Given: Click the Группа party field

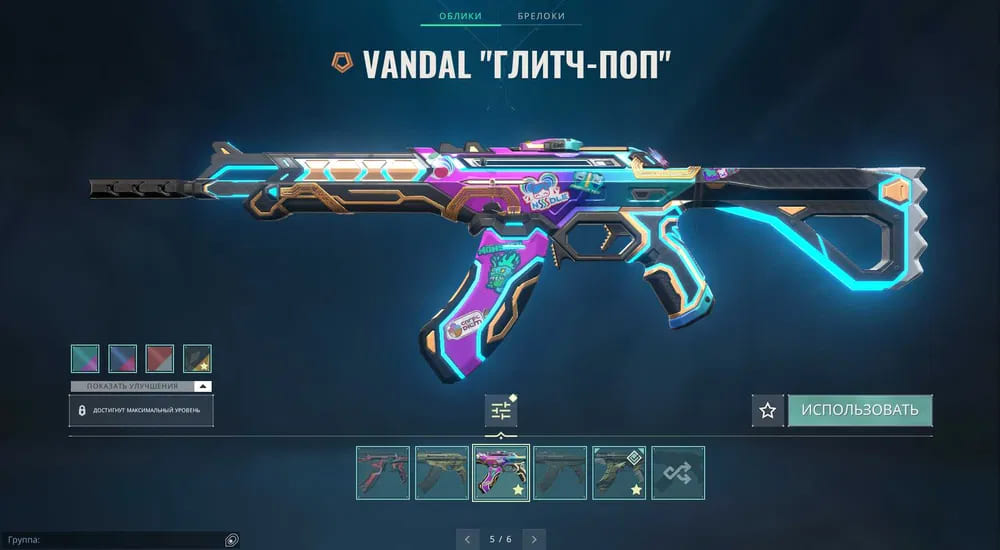Looking at the screenshot, I should point(110,540).
